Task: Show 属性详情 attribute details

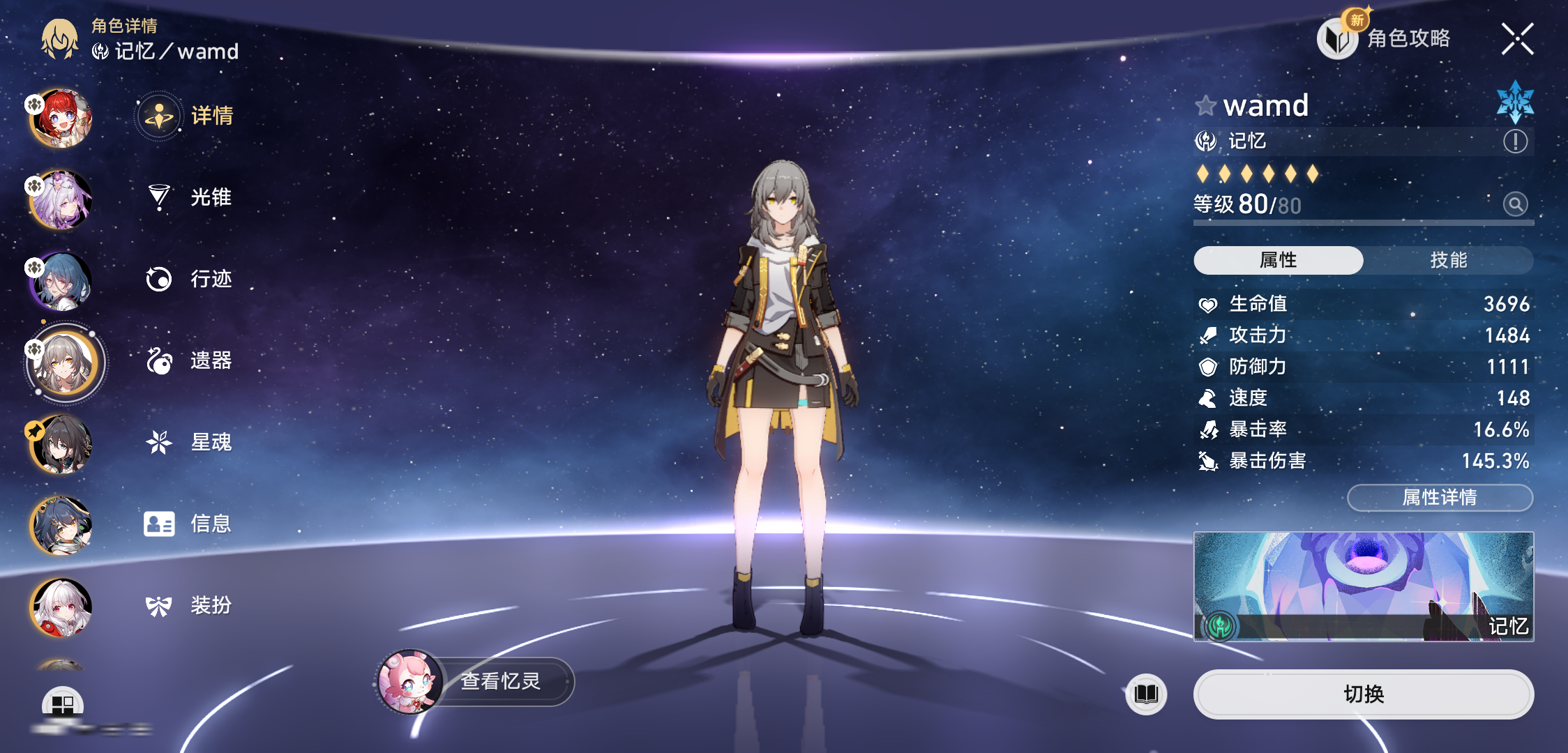Action: 1440,497
